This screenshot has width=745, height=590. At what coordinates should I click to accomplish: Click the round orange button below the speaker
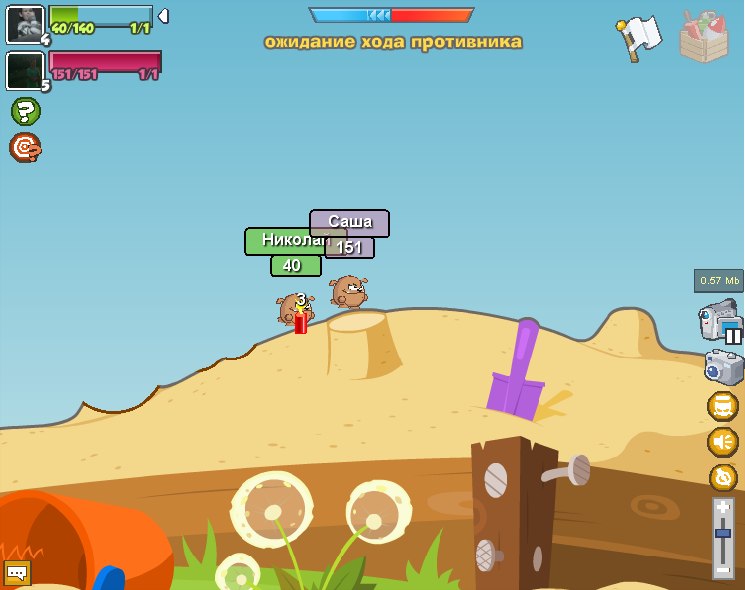[723, 478]
